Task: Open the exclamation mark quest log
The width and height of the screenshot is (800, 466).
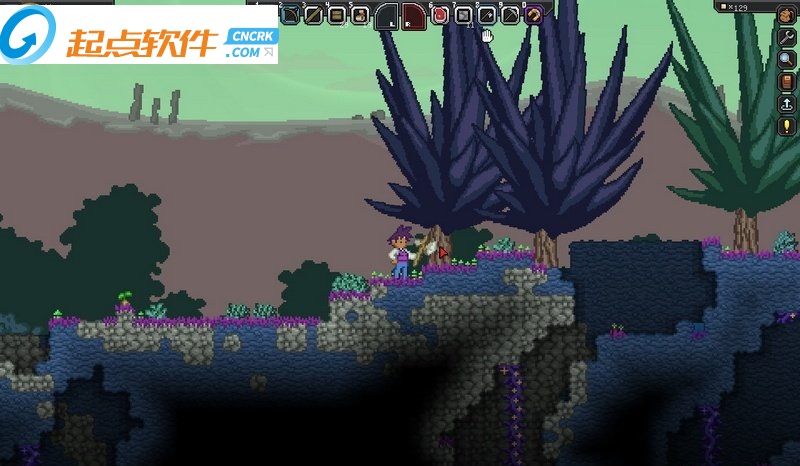Action: [x=786, y=126]
